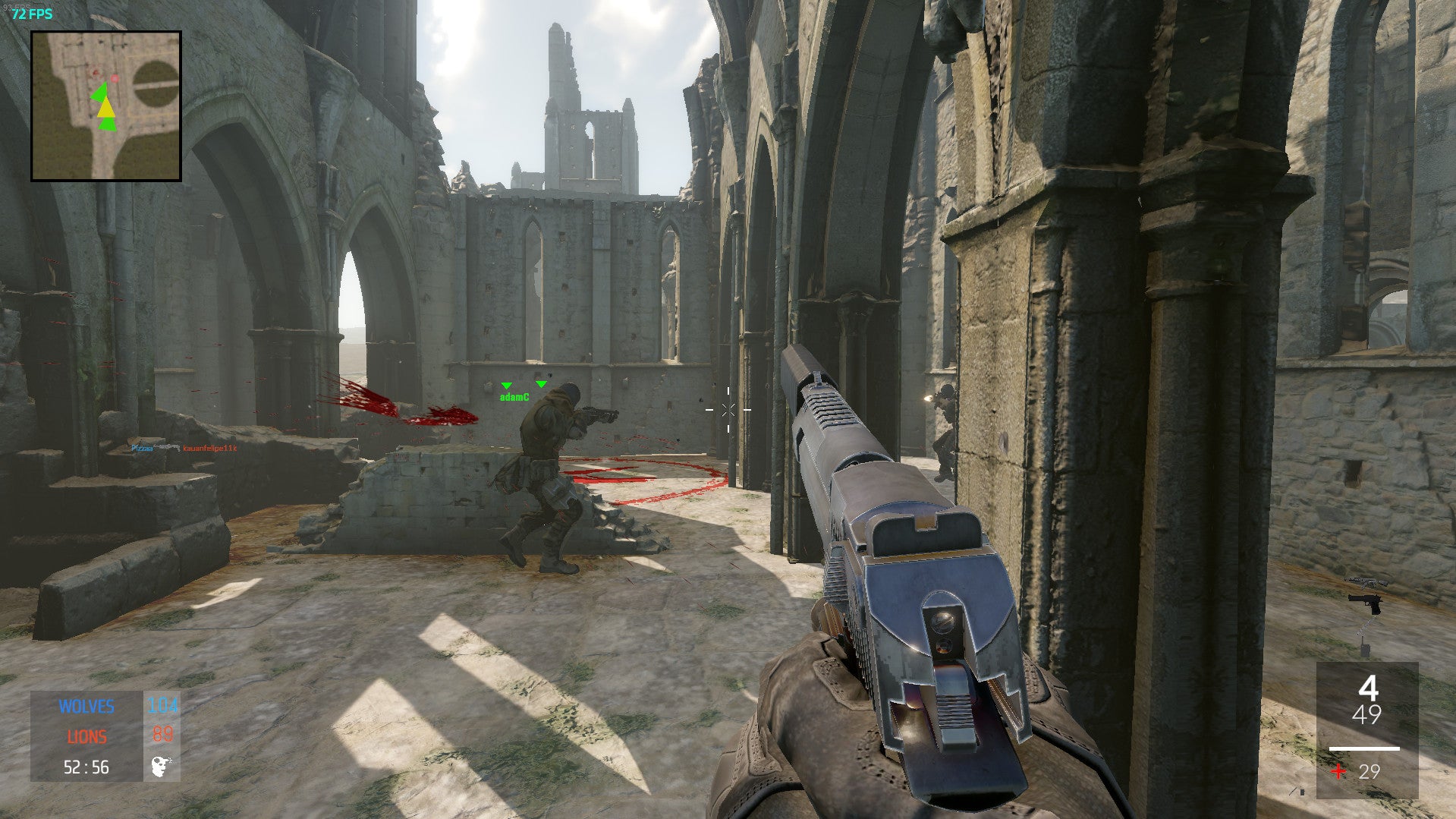Click the skull headshot game mode icon
The height and width of the screenshot is (819, 1456).
click(162, 767)
